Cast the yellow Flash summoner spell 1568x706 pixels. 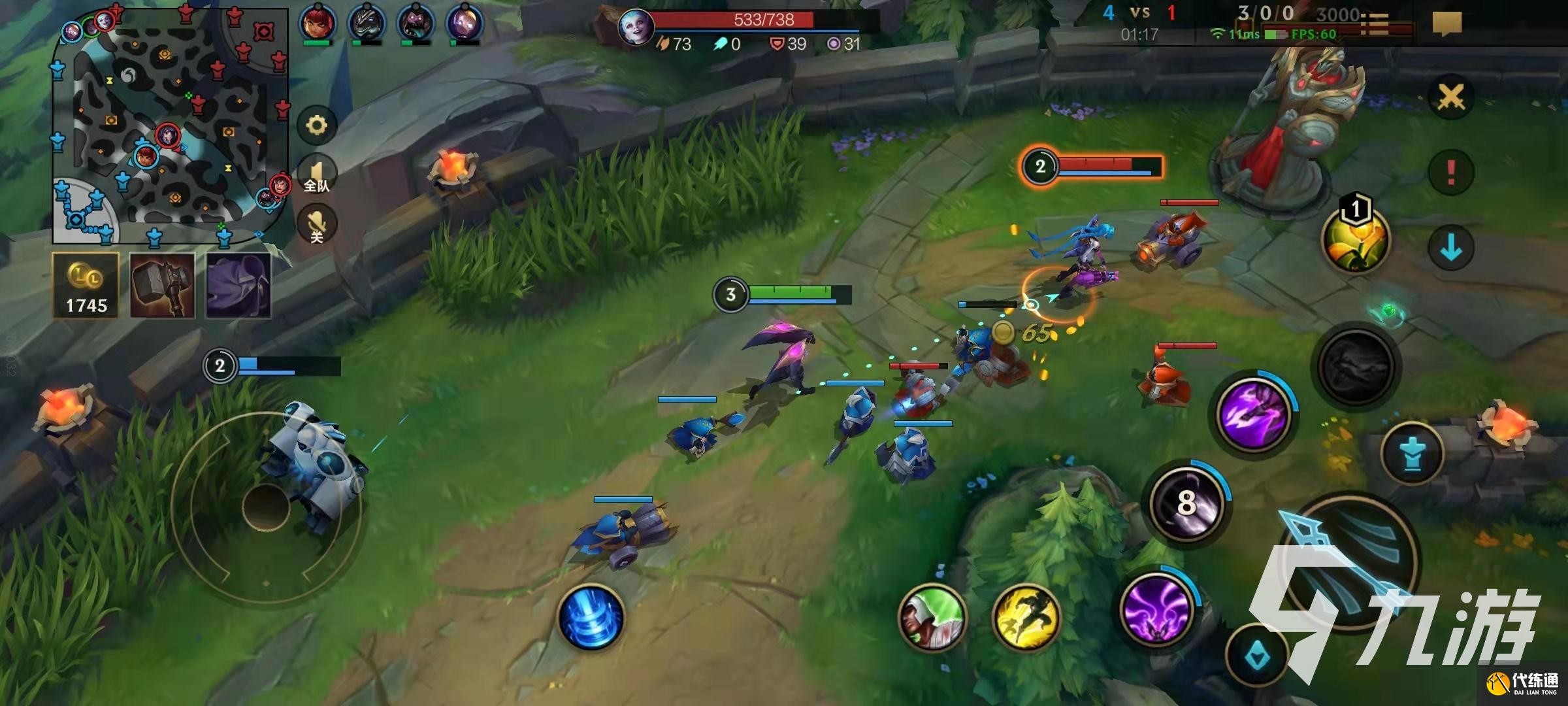(x=1026, y=616)
